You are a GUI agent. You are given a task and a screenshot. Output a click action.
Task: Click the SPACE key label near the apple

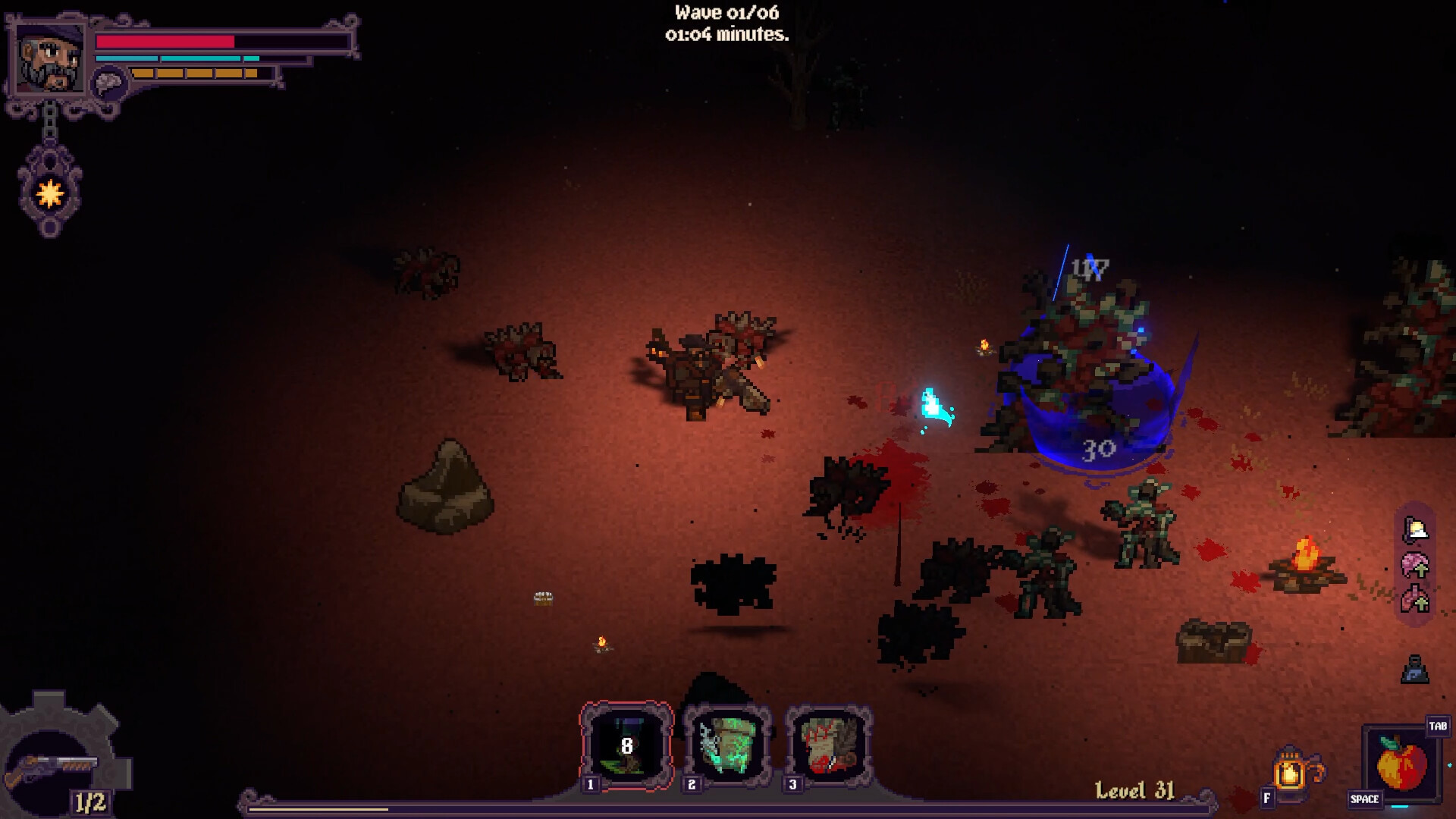pos(1366,799)
